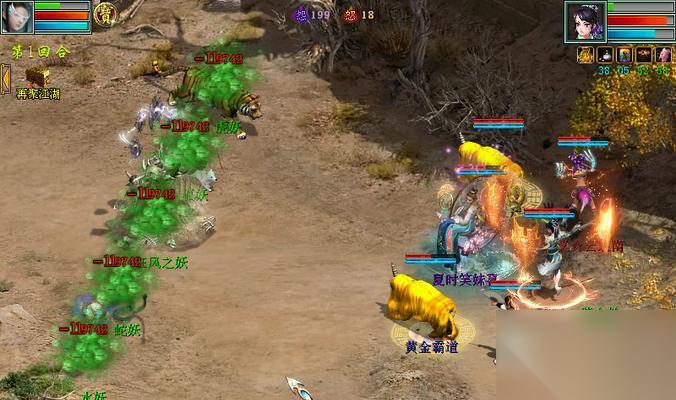Select the female character portrait
This screenshot has height=400, width=676.
(x=584, y=20)
